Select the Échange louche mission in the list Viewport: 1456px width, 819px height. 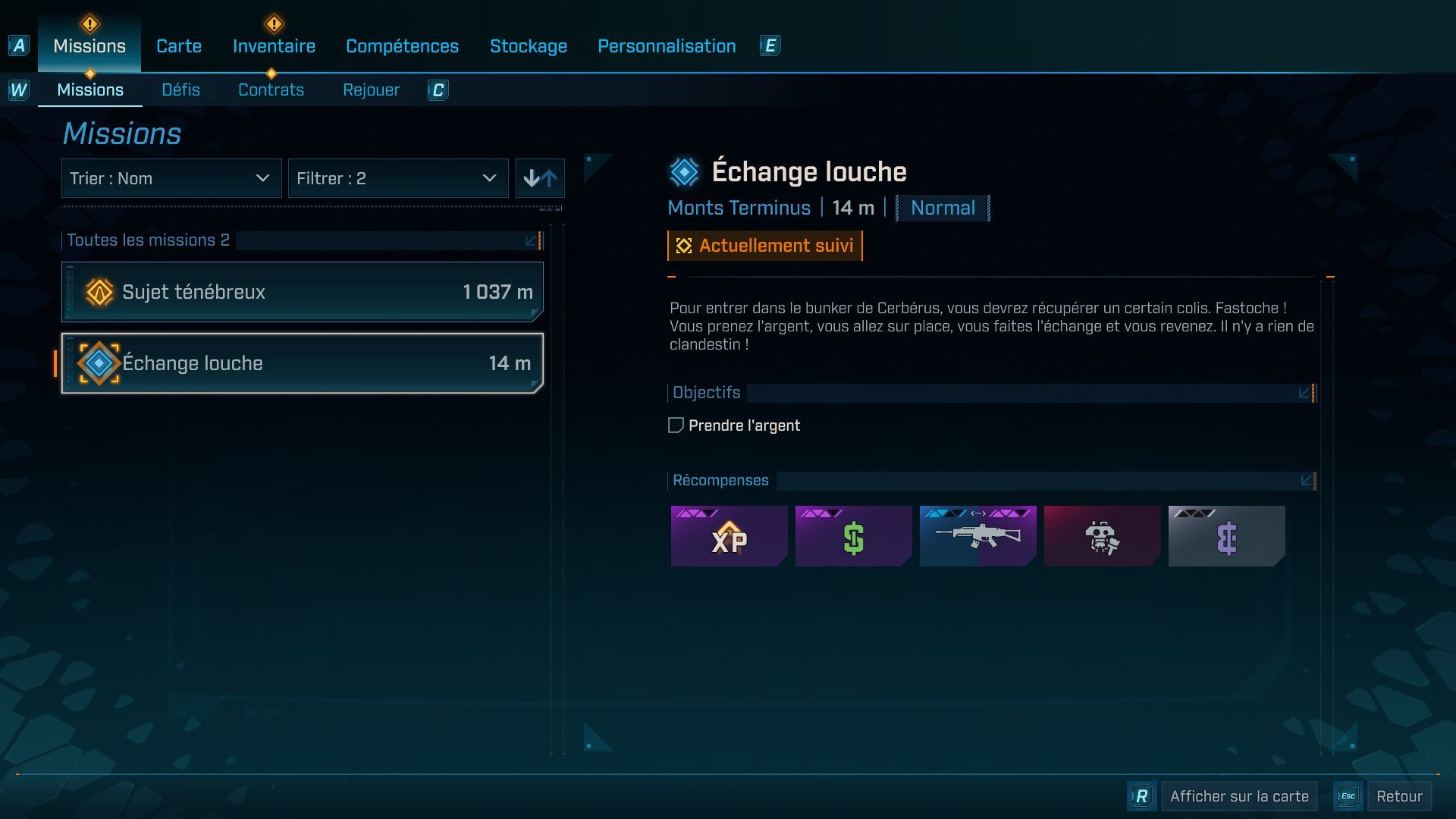(x=302, y=362)
